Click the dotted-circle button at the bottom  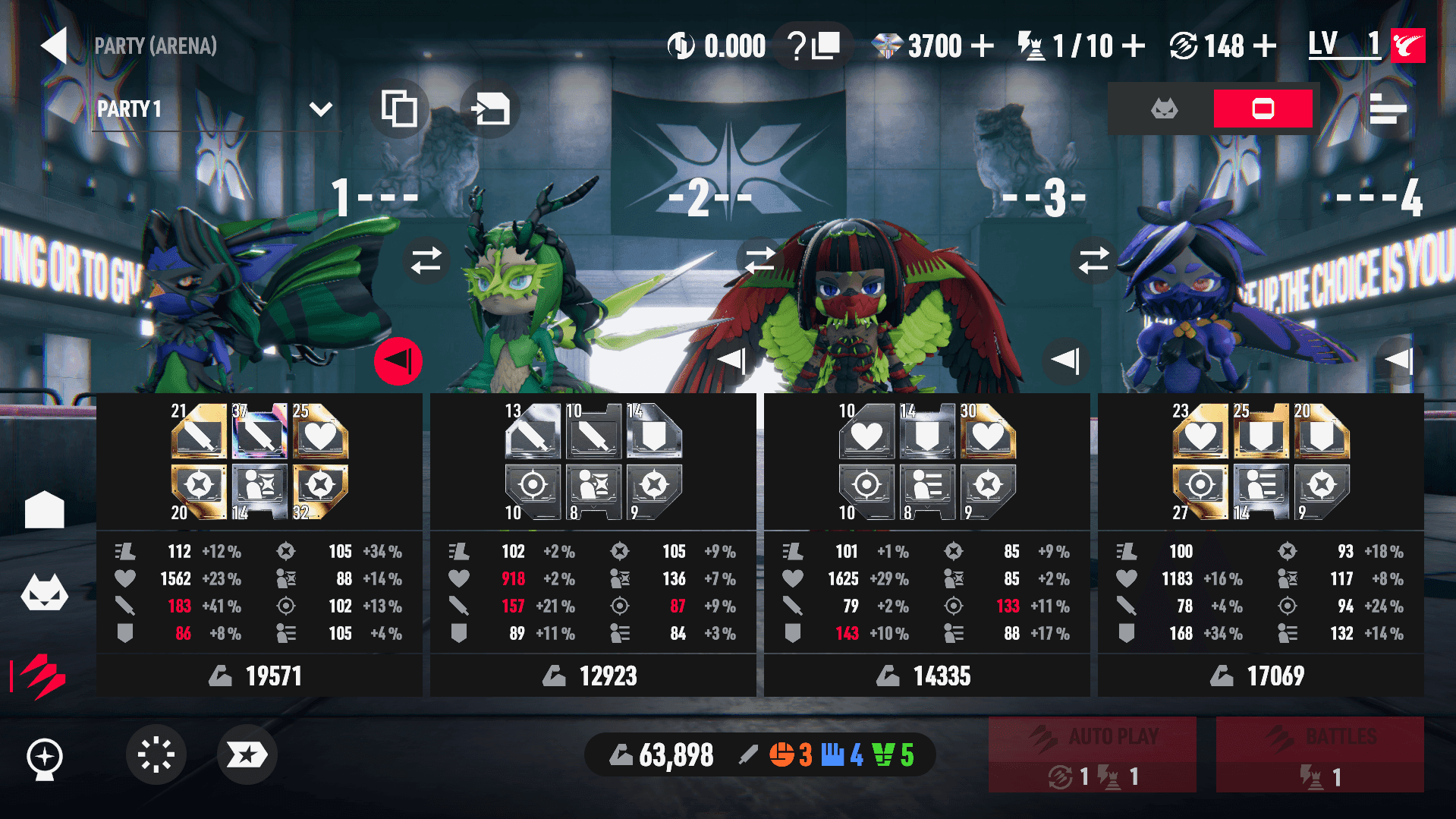click(156, 754)
